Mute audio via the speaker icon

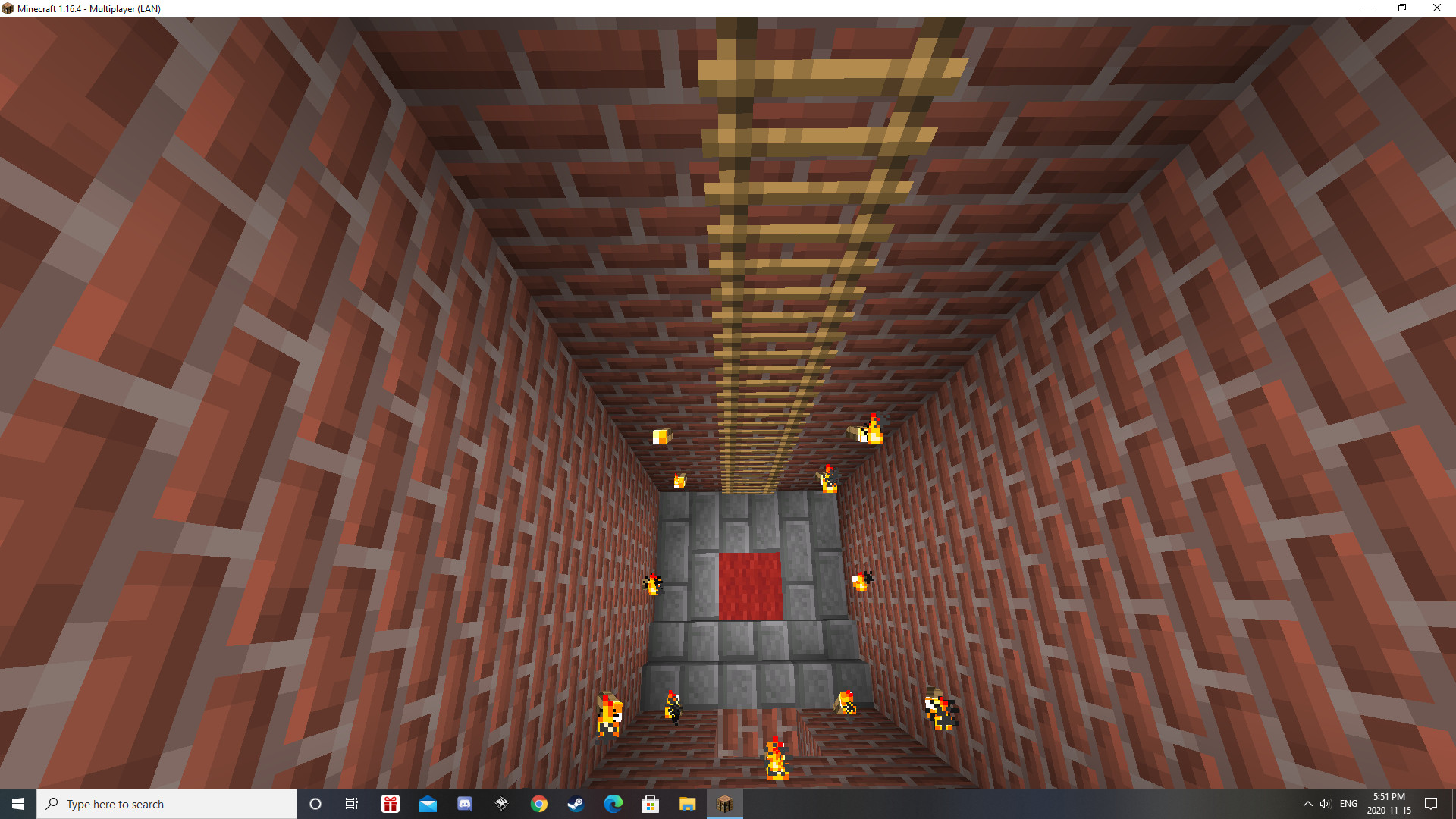coord(1325,803)
